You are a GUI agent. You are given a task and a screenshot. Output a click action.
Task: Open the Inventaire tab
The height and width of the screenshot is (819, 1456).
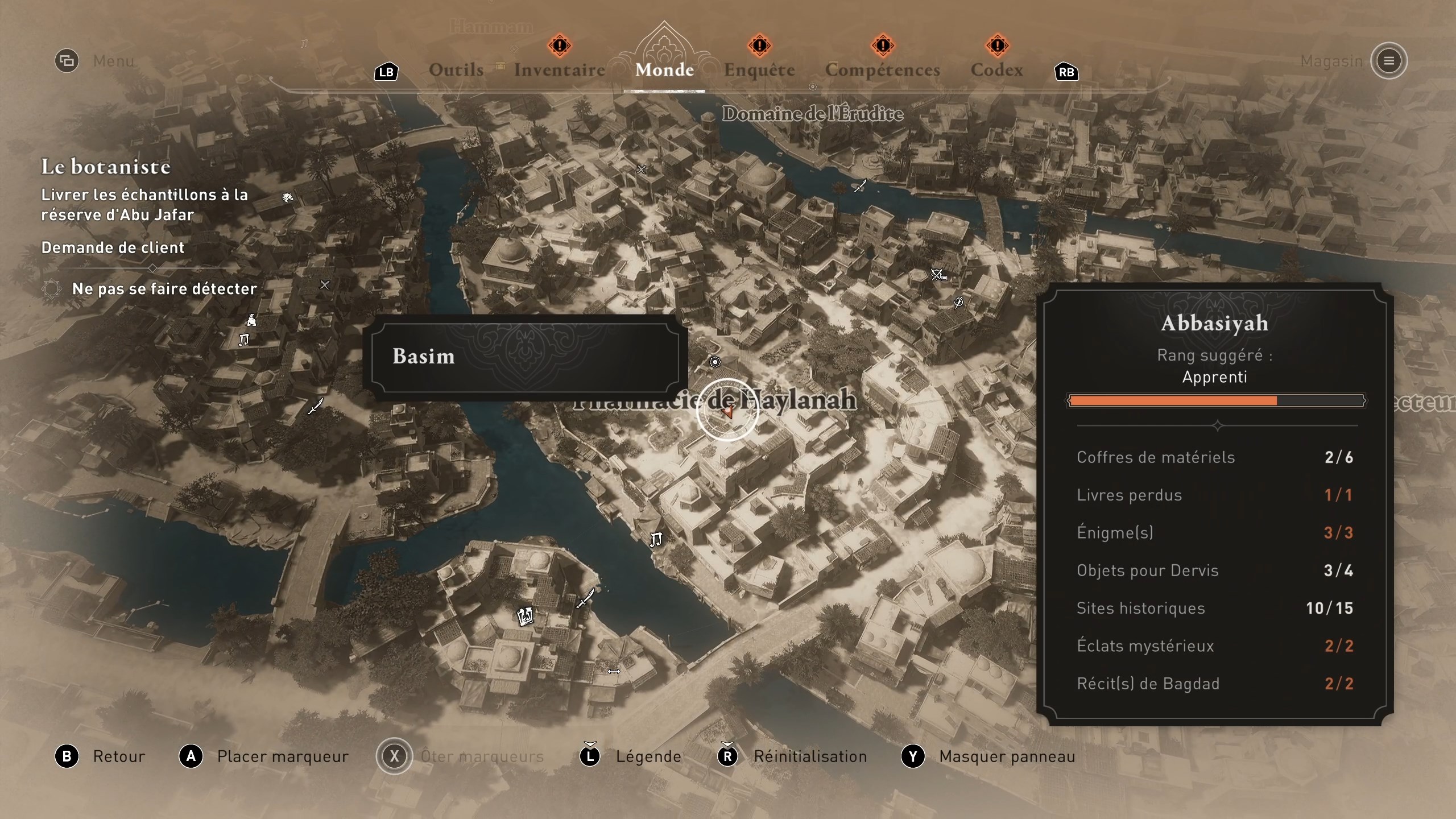tap(560, 70)
